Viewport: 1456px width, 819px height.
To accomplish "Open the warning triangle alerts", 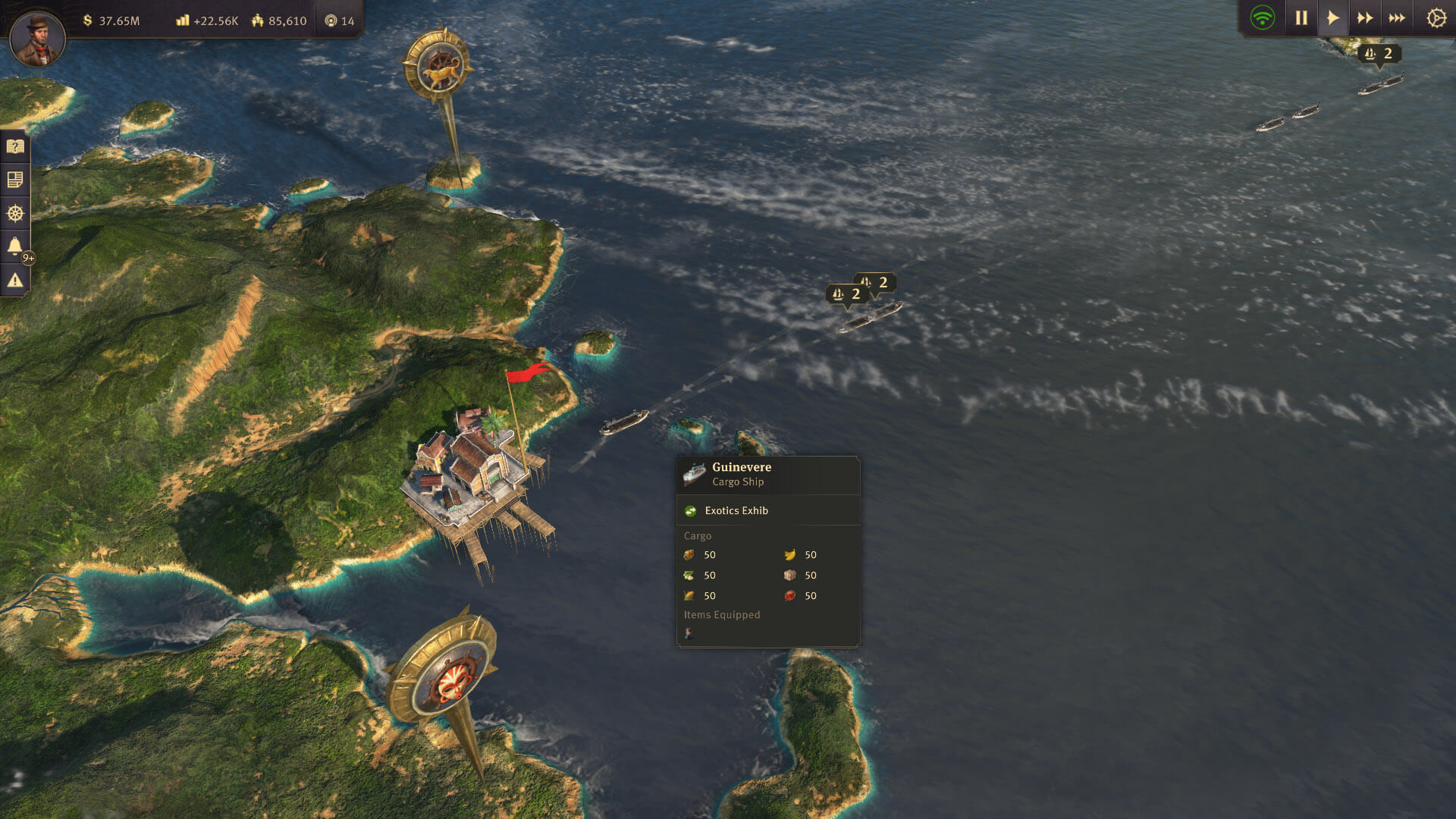I will [15, 280].
